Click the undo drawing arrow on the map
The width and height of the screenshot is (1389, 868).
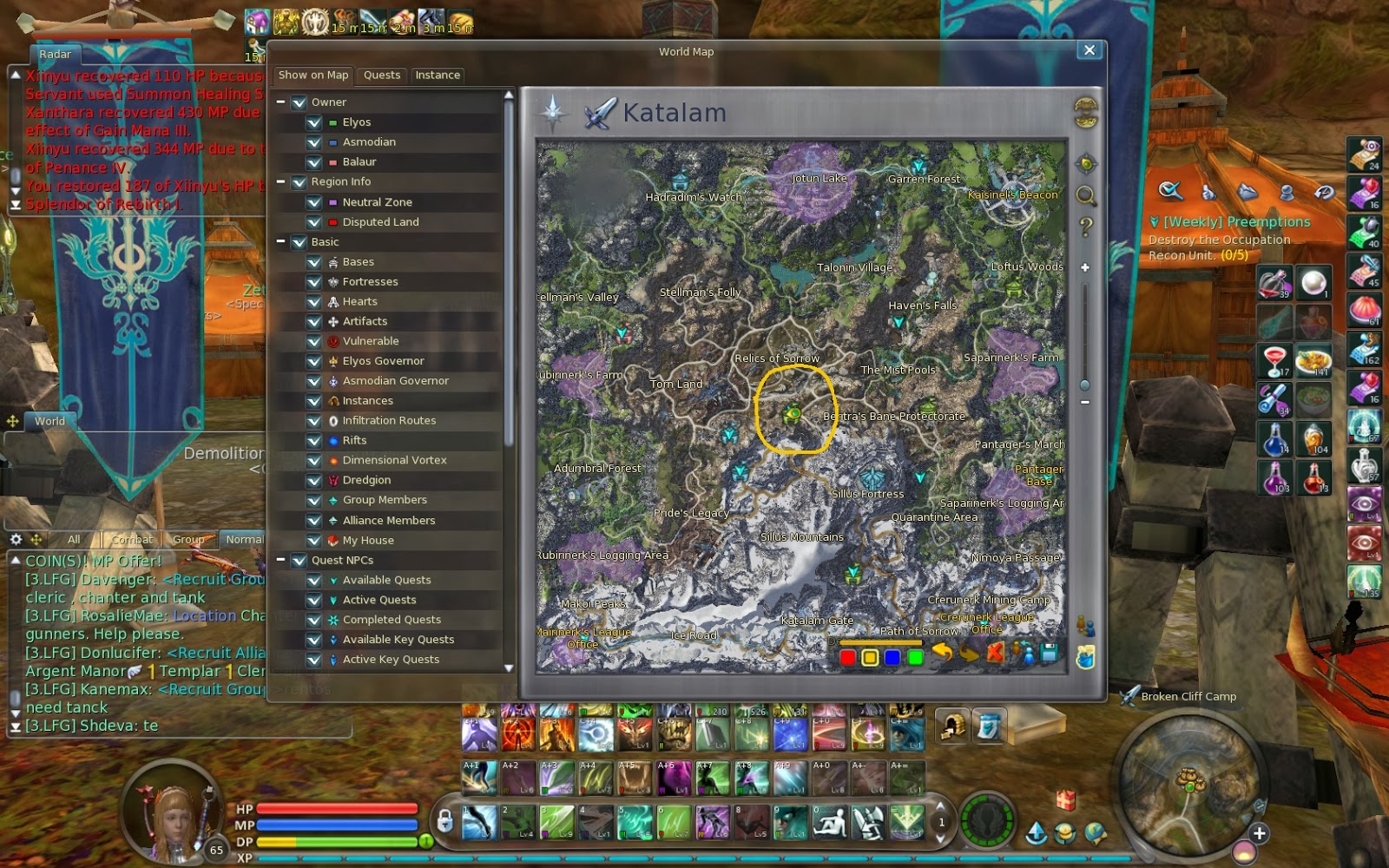tap(943, 653)
